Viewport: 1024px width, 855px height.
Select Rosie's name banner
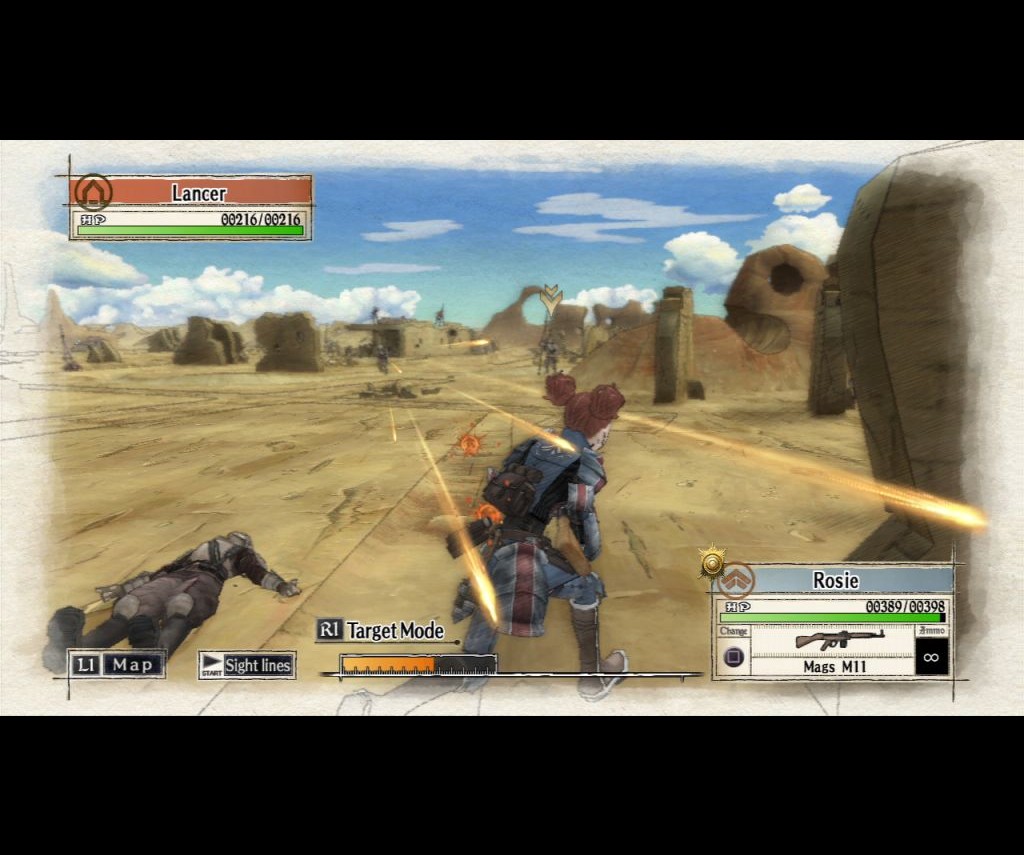(835, 580)
